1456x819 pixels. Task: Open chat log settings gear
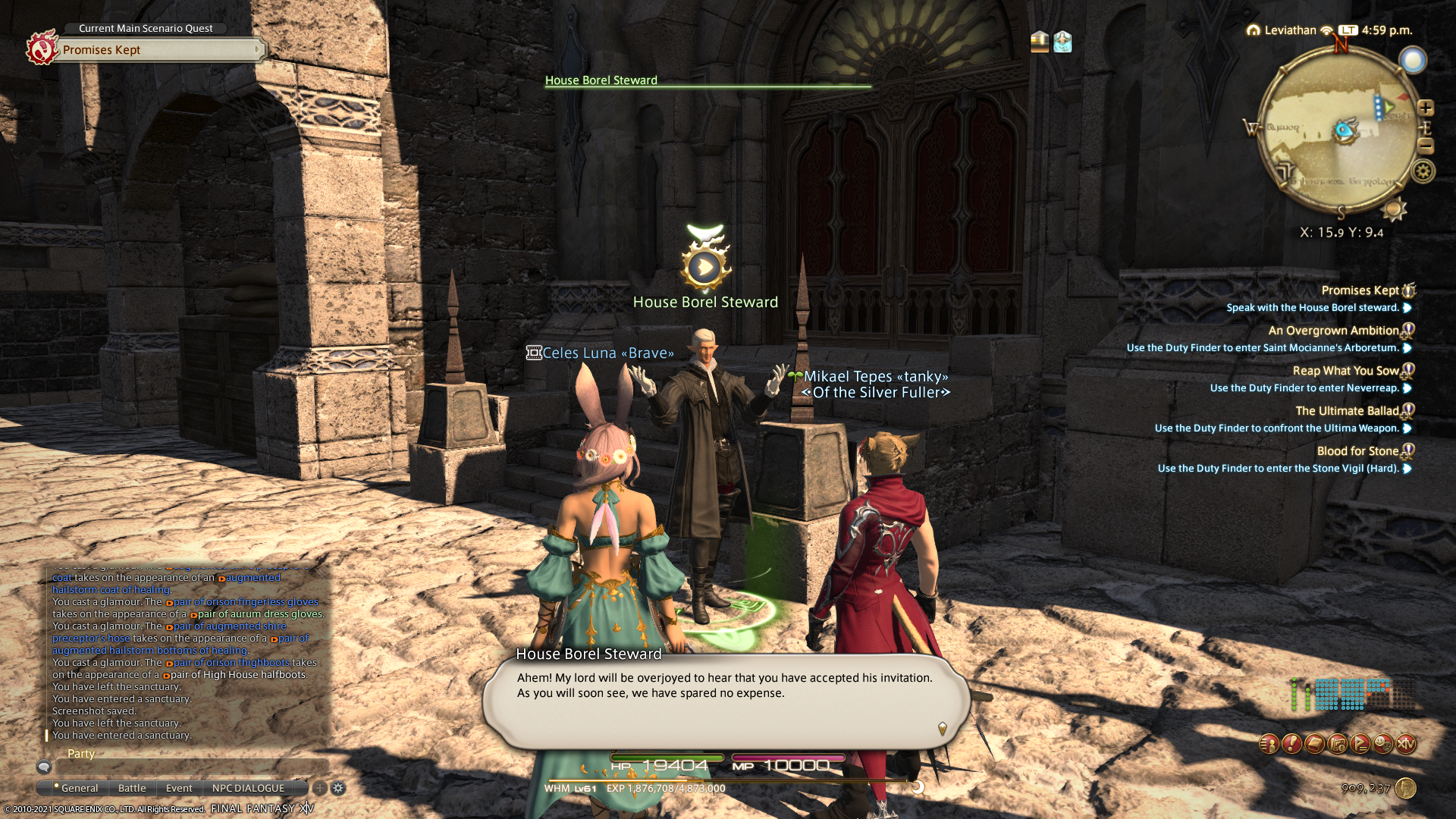338,788
